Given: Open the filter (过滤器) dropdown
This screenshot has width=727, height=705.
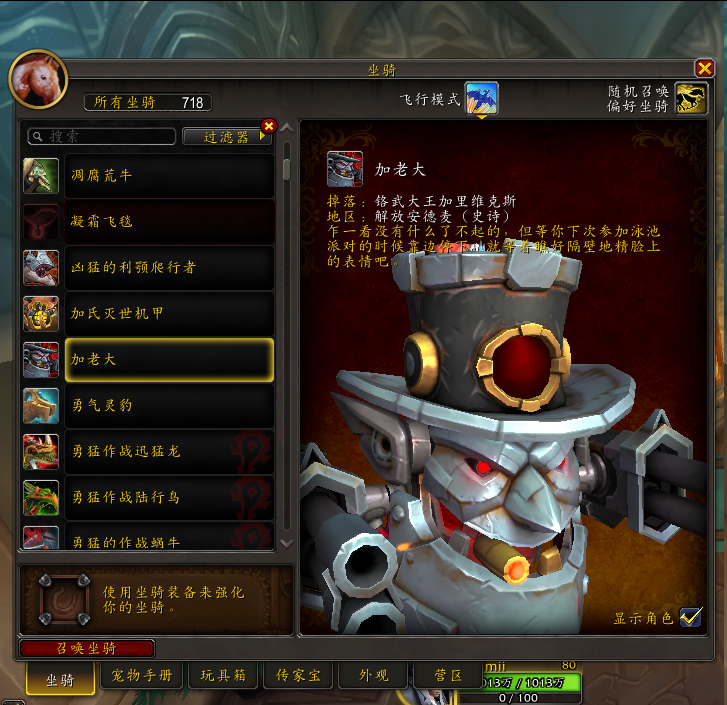Looking at the screenshot, I should click(227, 136).
